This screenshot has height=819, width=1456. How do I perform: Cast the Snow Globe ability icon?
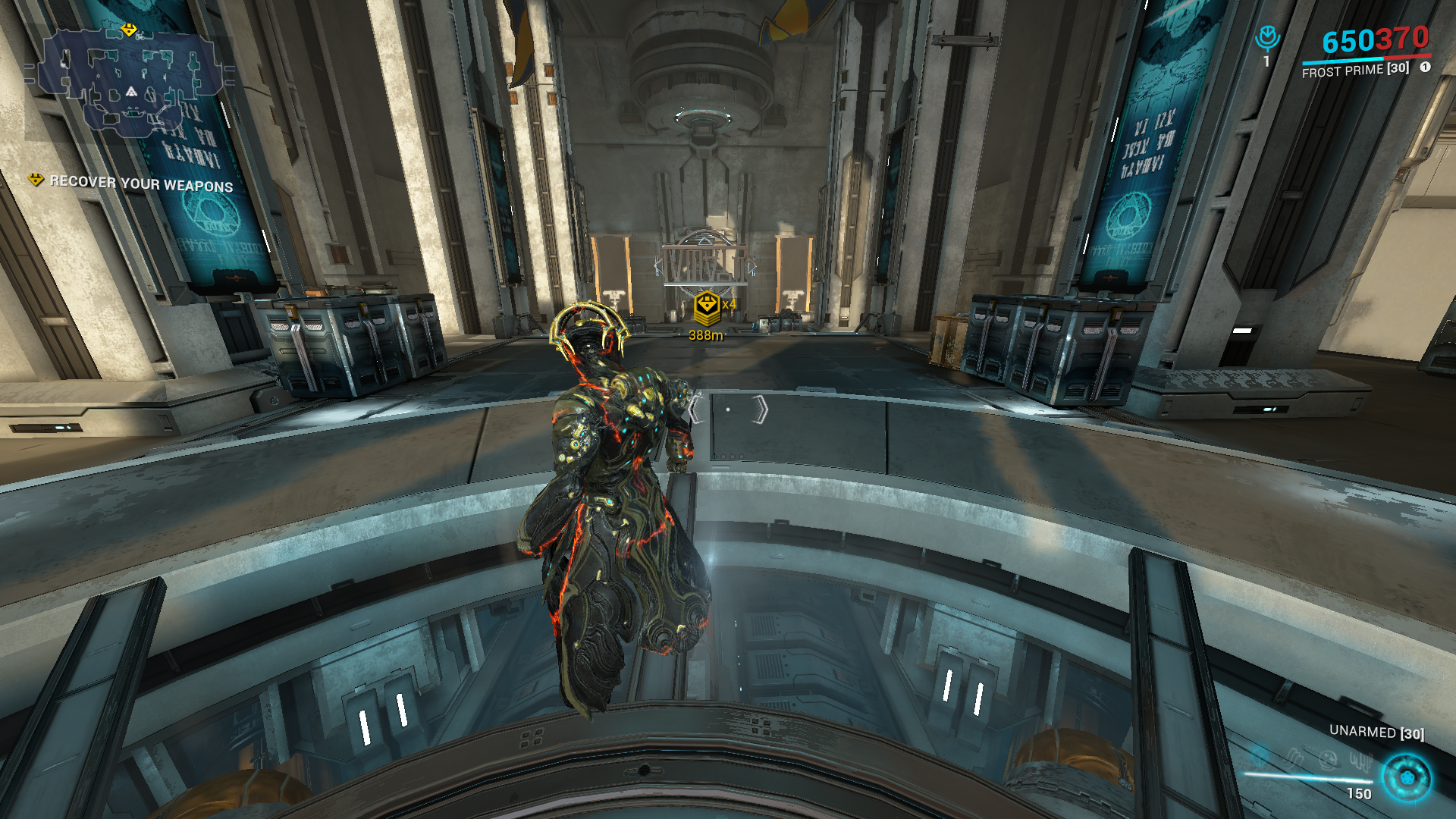tap(1328, 758)
